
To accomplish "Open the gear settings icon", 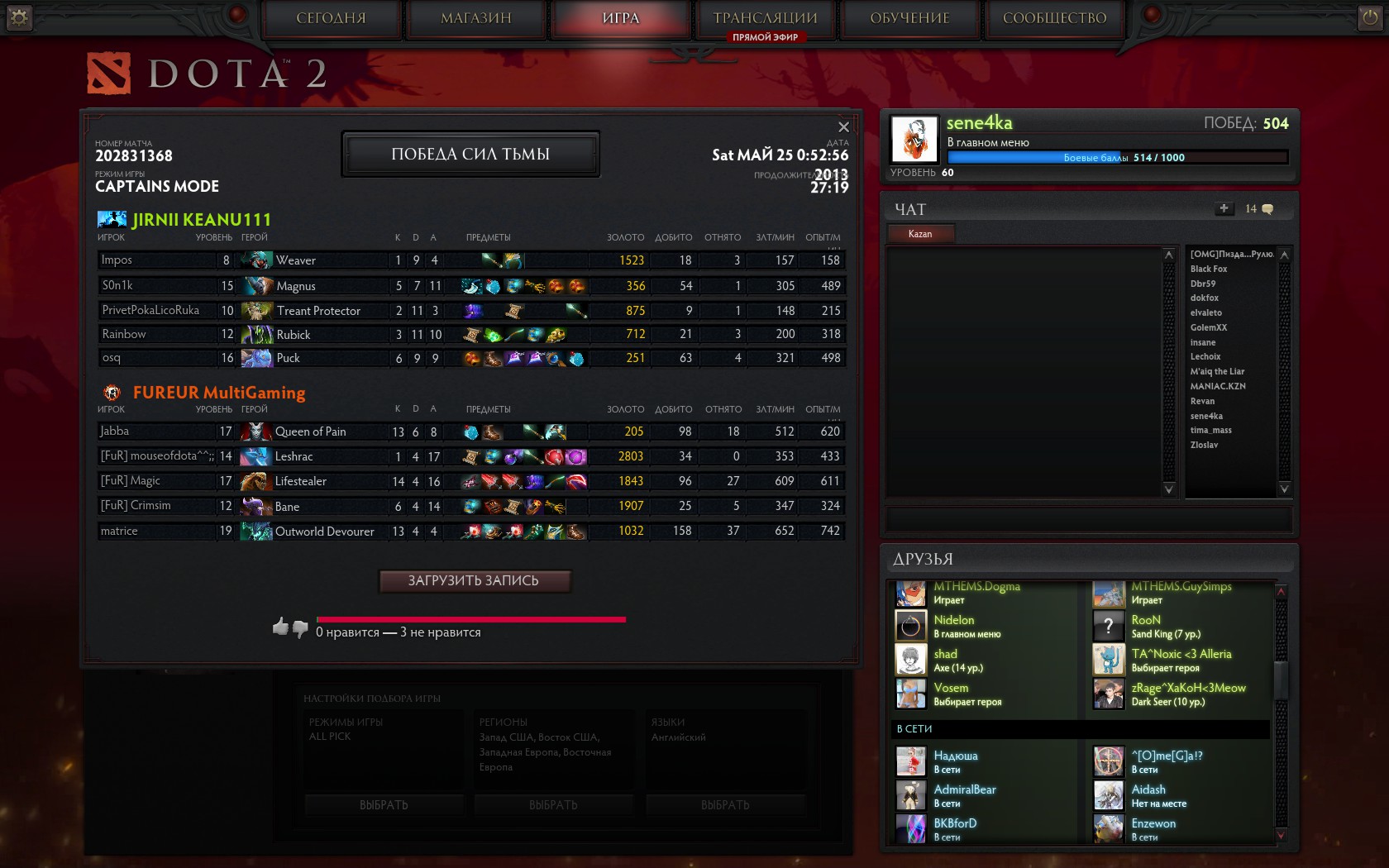I will click(x=19, y=17).
